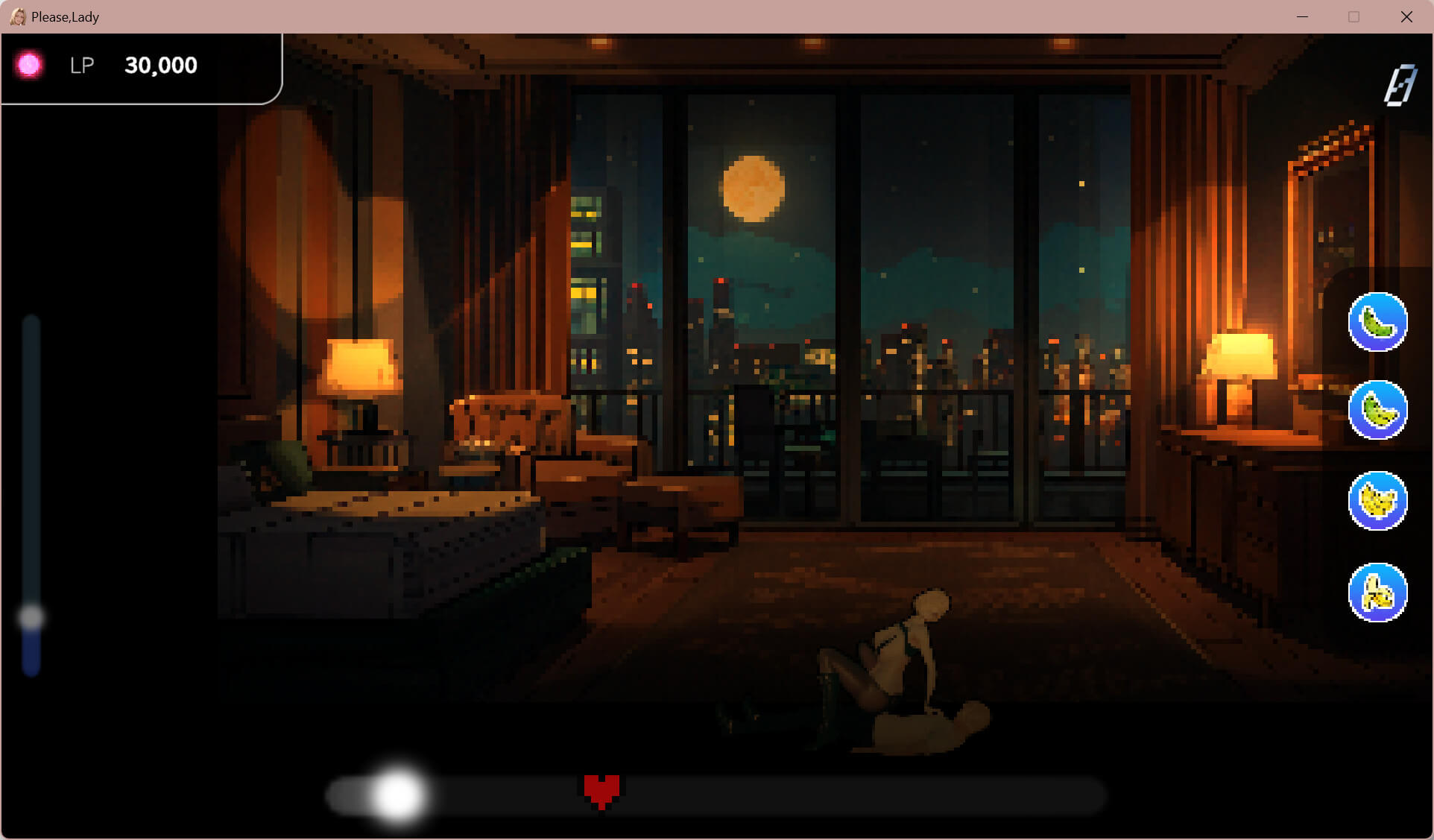The image size is (1434, 840).
Task: Minimize the game window
Action: coord(1302,16)
